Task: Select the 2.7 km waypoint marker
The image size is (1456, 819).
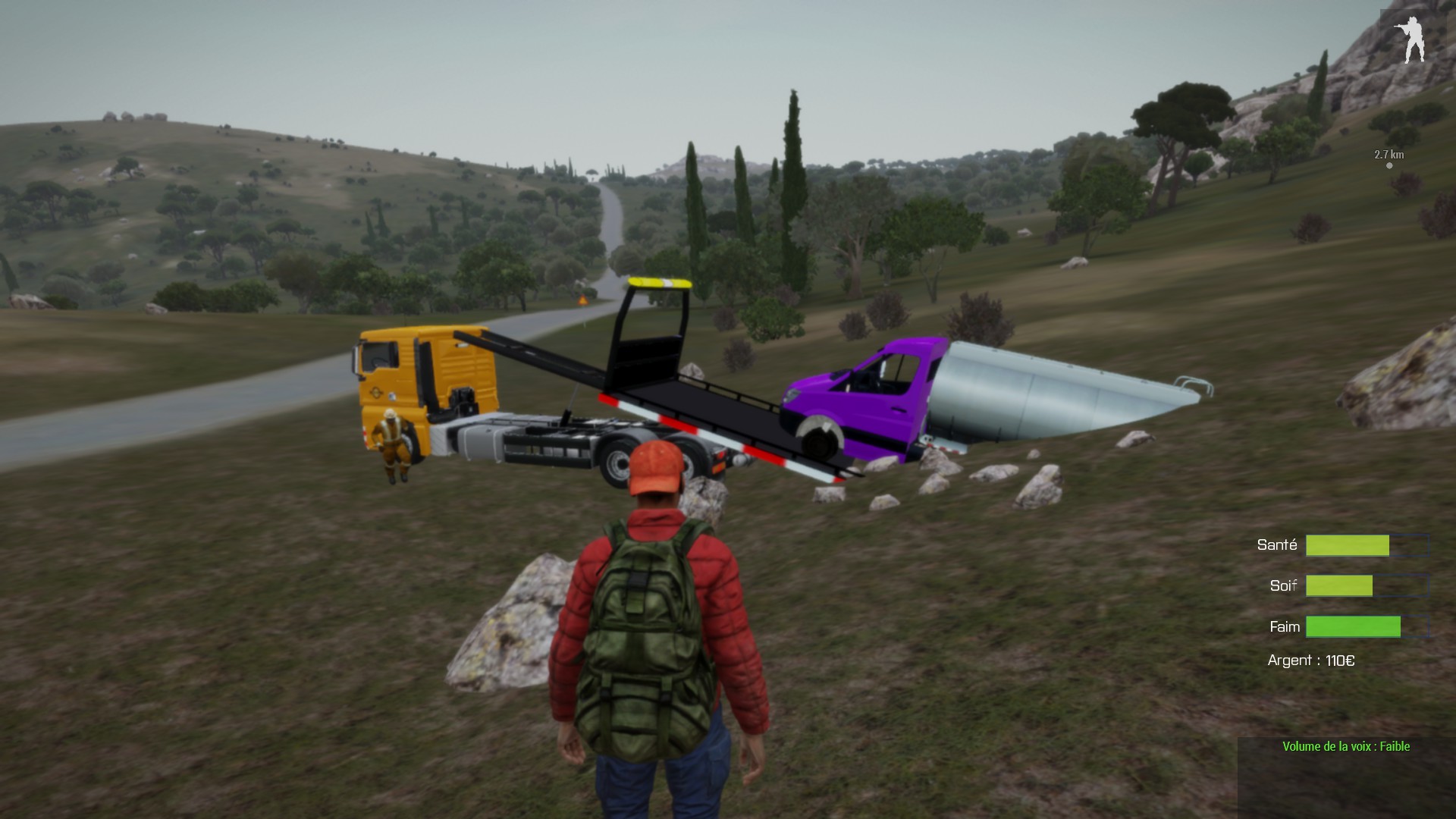Action: coord(1389,165)
